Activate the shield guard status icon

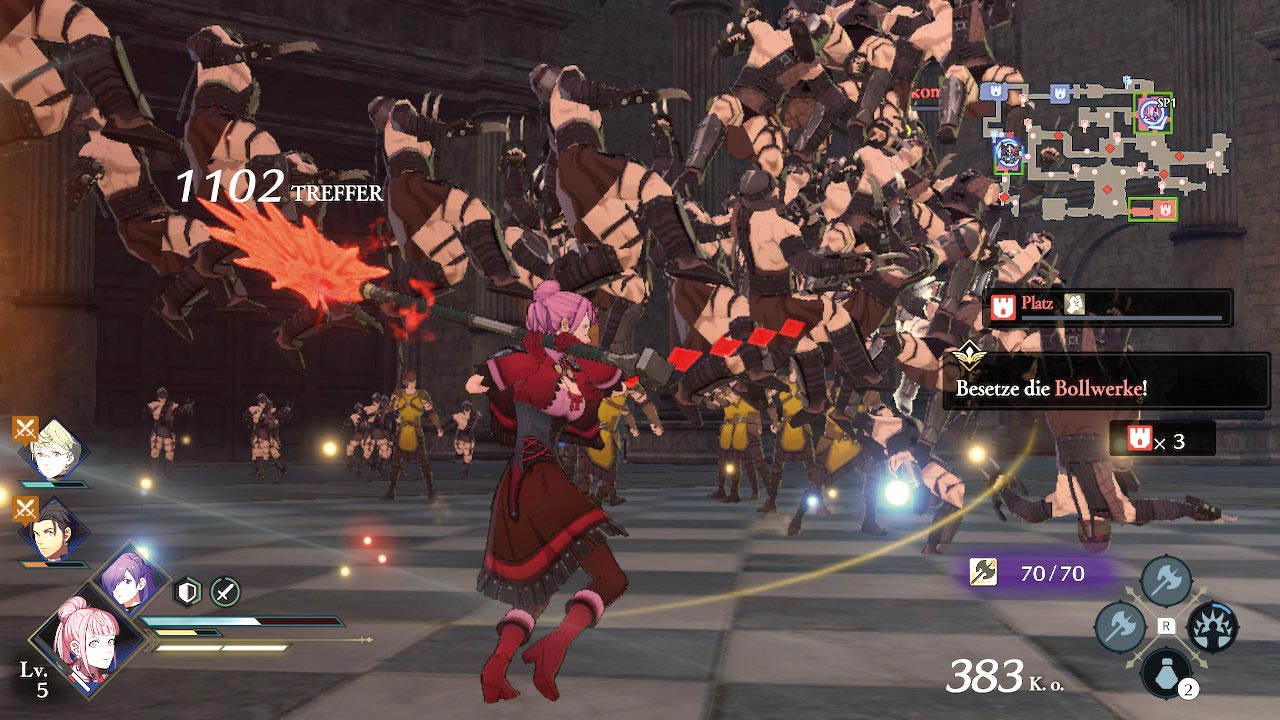point(187,592)
